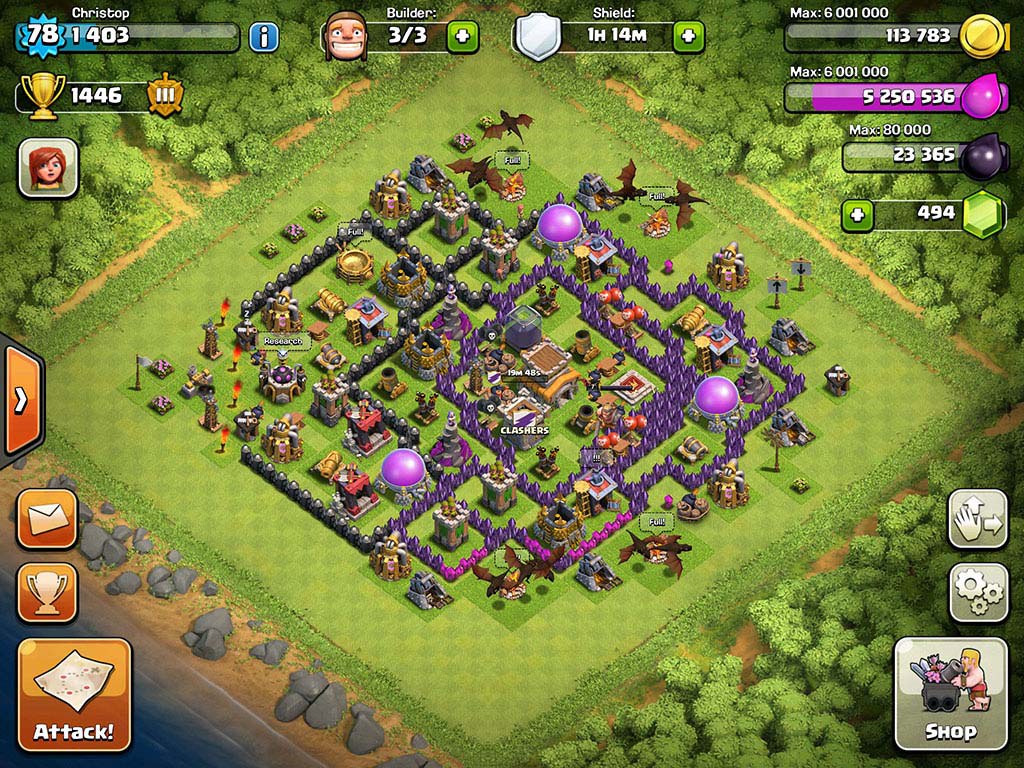
Task: Enter village edit layout mode
Action: (977, 520)
